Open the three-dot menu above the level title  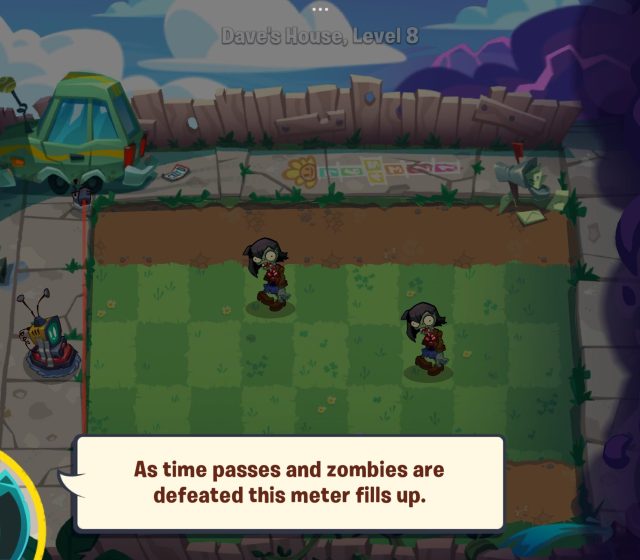click(x=320, y=8)
